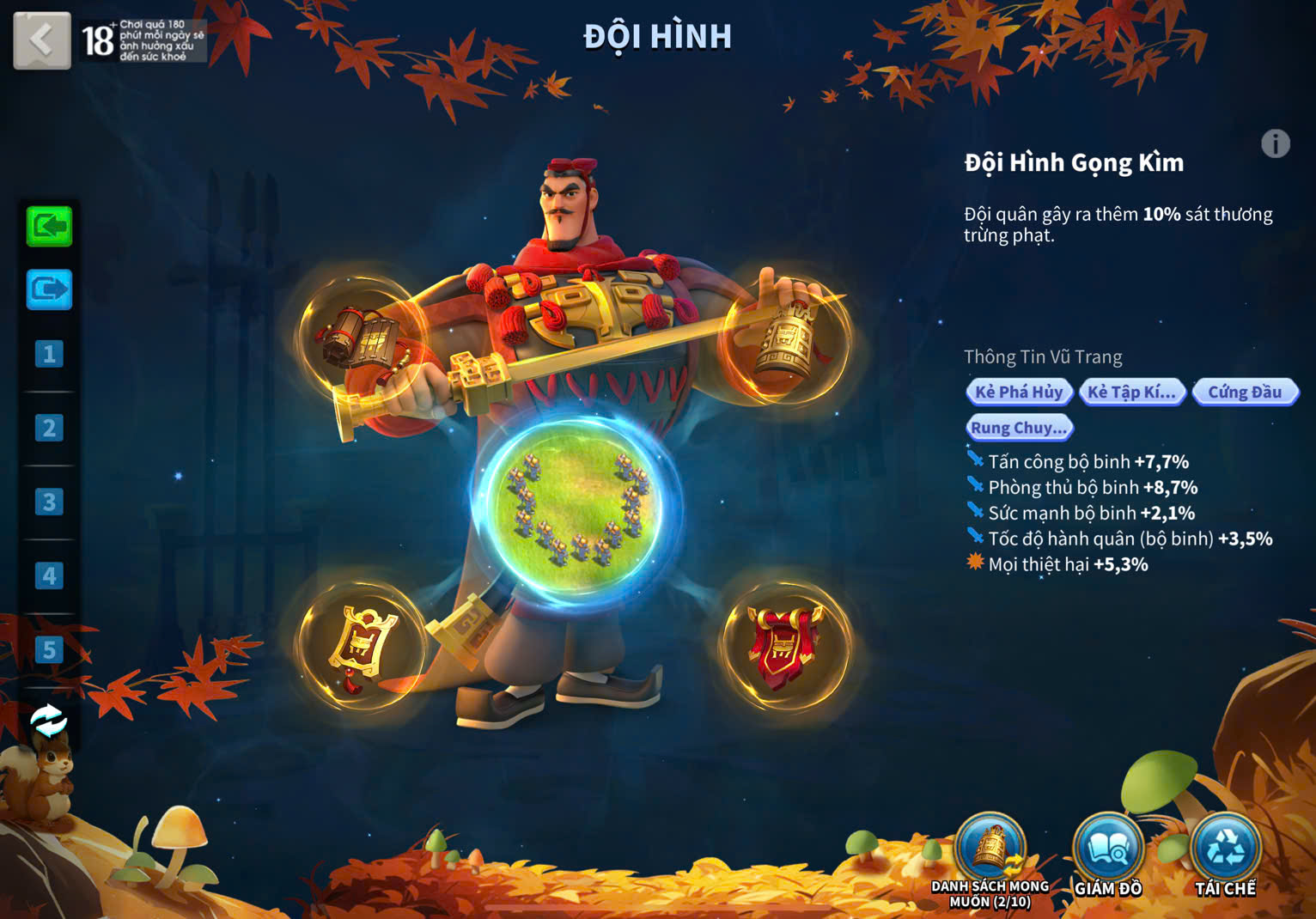Tap the Cứng Đầu tag
This screenshot has height=919, width=1316.
(1245, 393)
